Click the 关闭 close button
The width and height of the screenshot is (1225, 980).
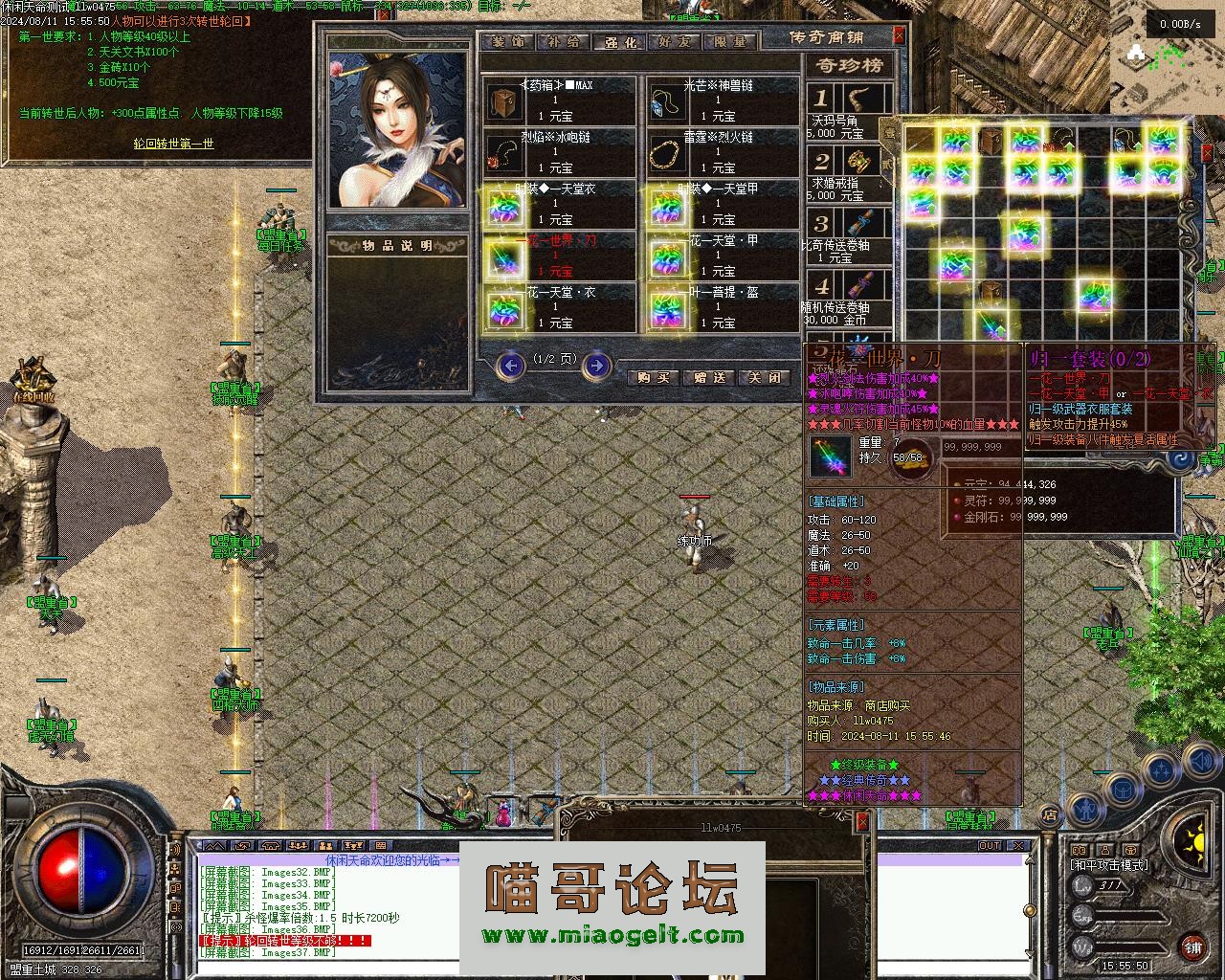click(x=766, y=377)
